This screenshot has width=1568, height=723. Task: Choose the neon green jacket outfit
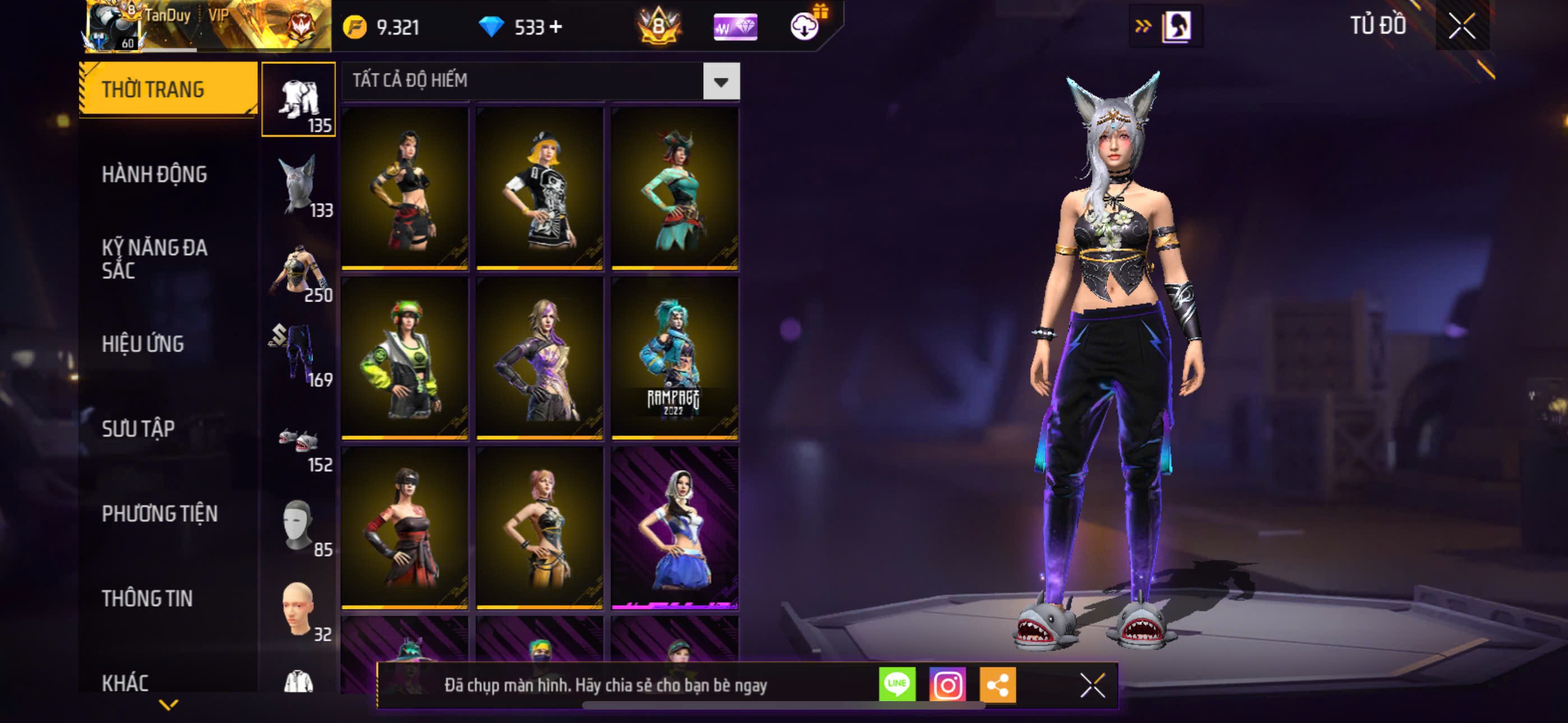point(405,358)
